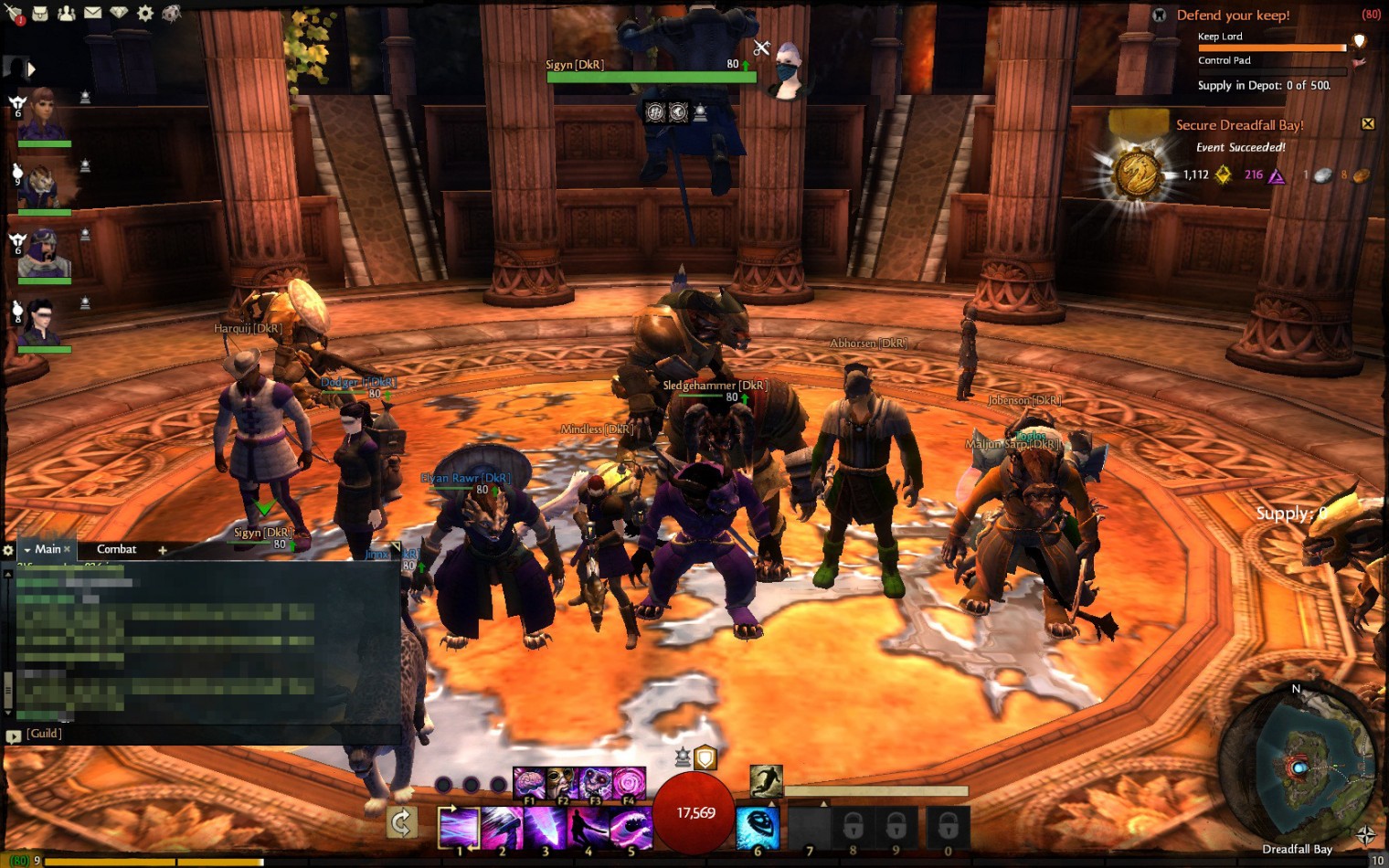Open the contacts and party icon

click(x=67, y=13)
